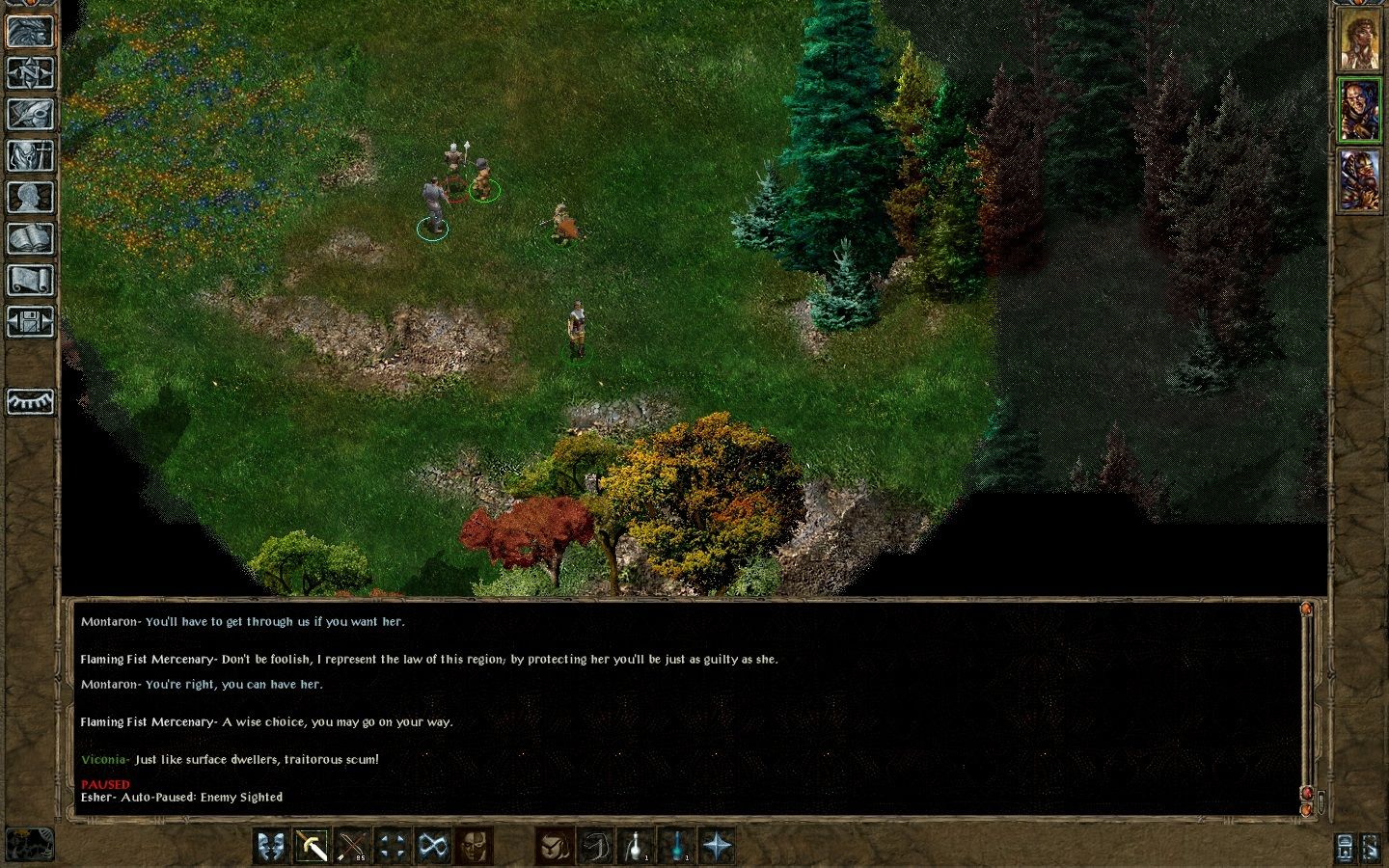
Task: Open the inventory screen
Action: coord(30,155)
